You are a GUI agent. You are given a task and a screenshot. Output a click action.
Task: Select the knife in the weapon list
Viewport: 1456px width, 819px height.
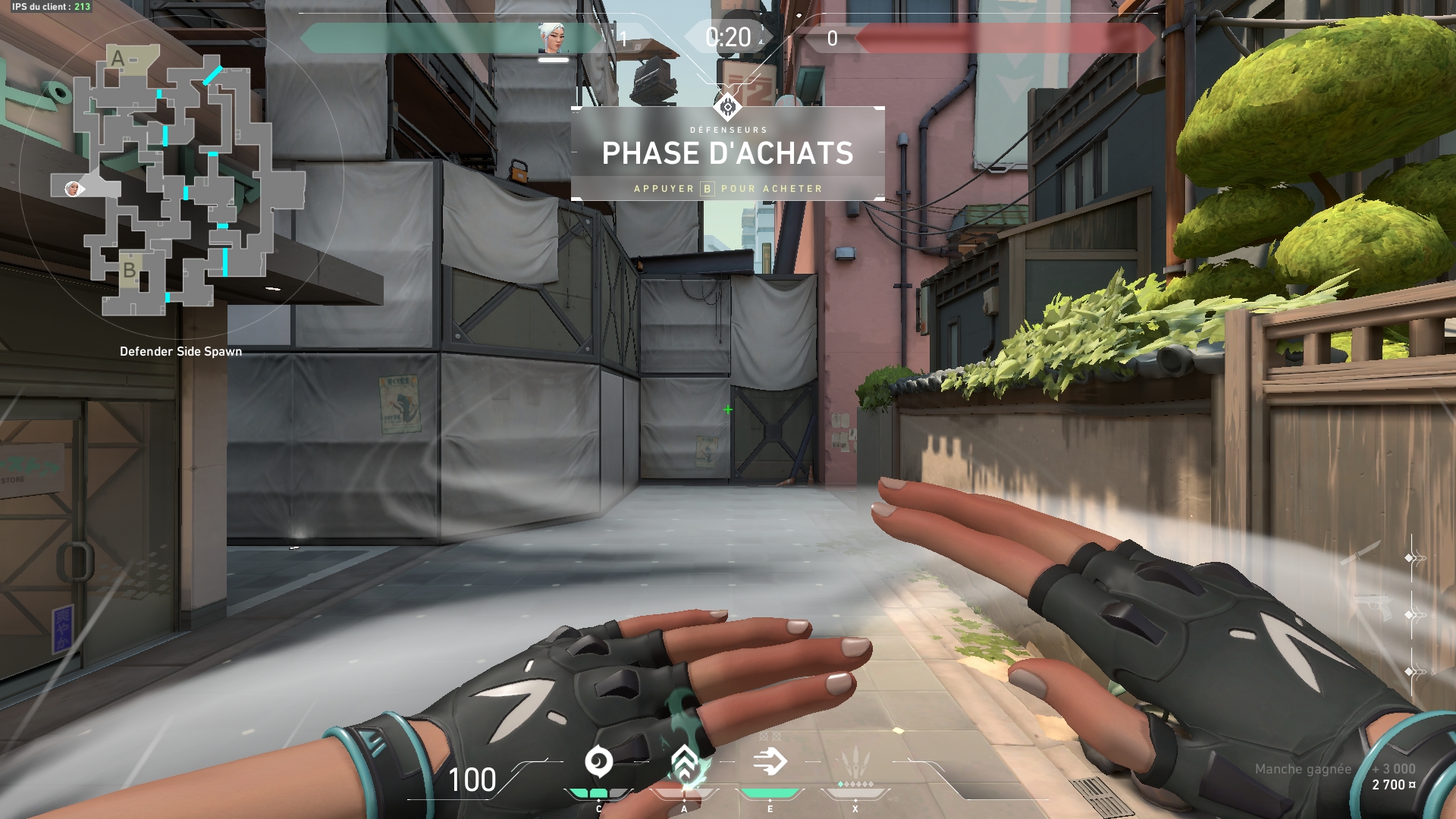1361,553
